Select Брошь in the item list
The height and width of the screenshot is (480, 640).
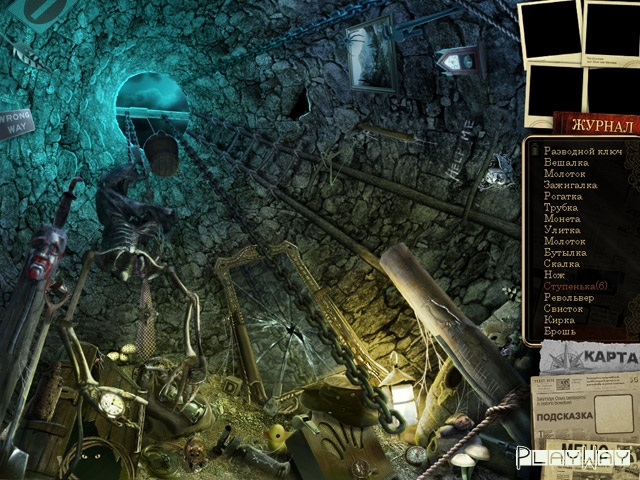559,331
